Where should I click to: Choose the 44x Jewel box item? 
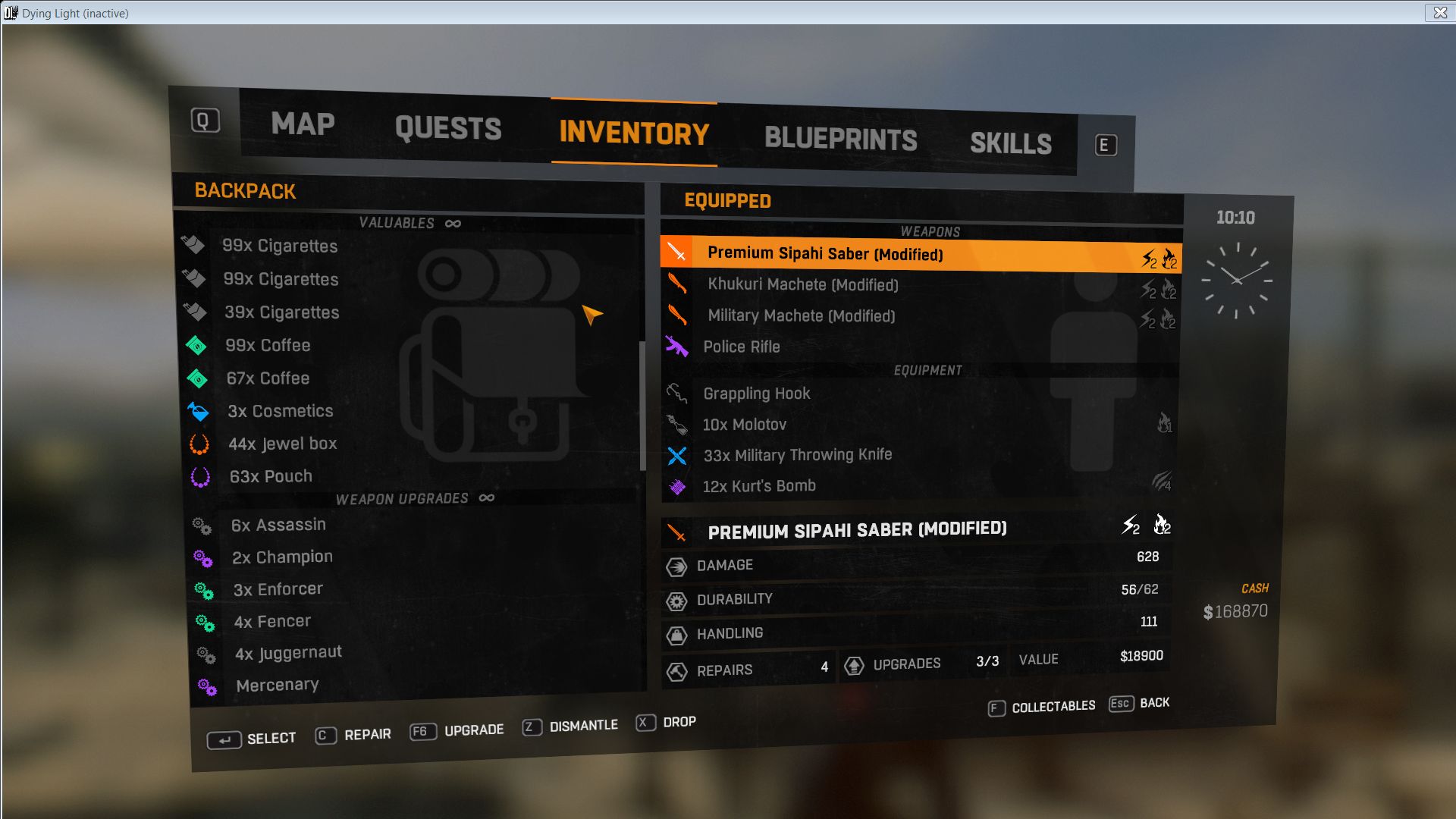point(282,444)
